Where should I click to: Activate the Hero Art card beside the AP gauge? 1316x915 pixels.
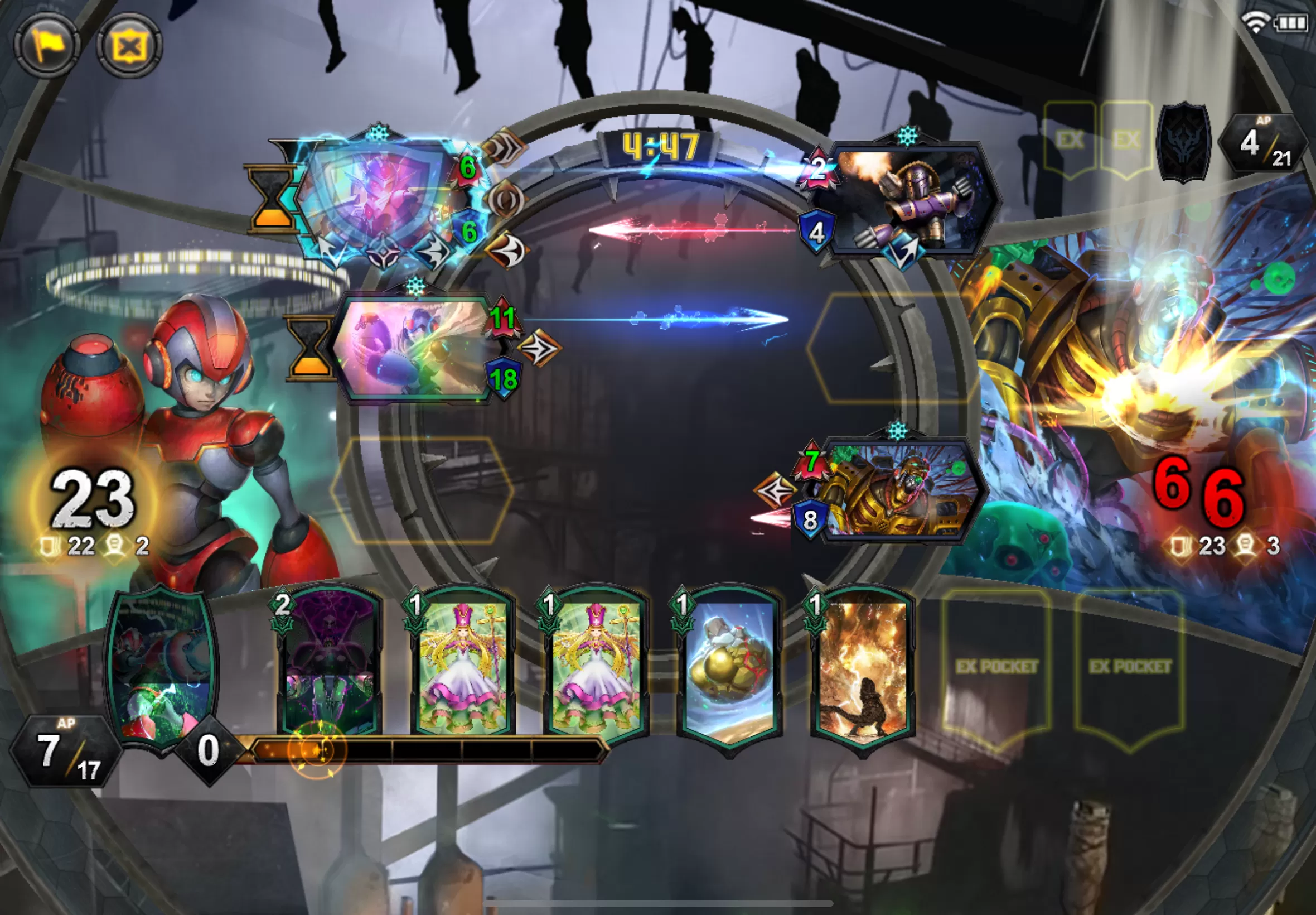(x=162, y=668)
